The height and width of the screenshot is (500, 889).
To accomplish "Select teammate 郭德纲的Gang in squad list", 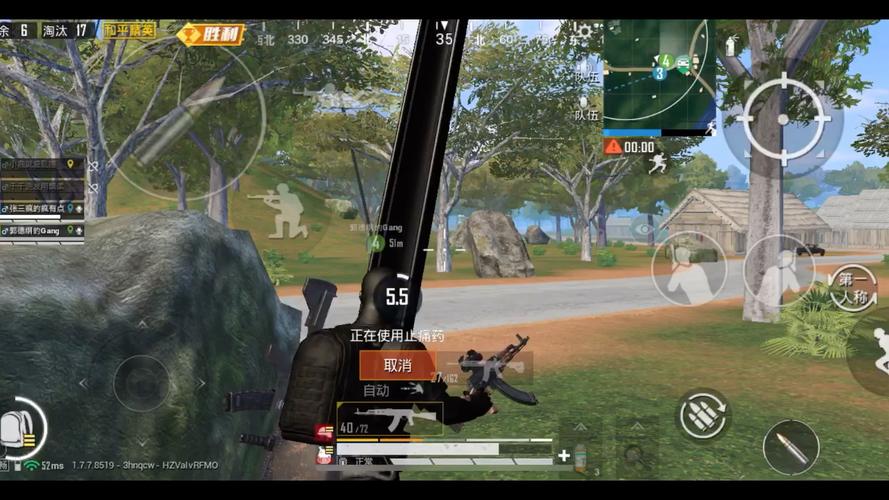I will (x=42, y=230).
